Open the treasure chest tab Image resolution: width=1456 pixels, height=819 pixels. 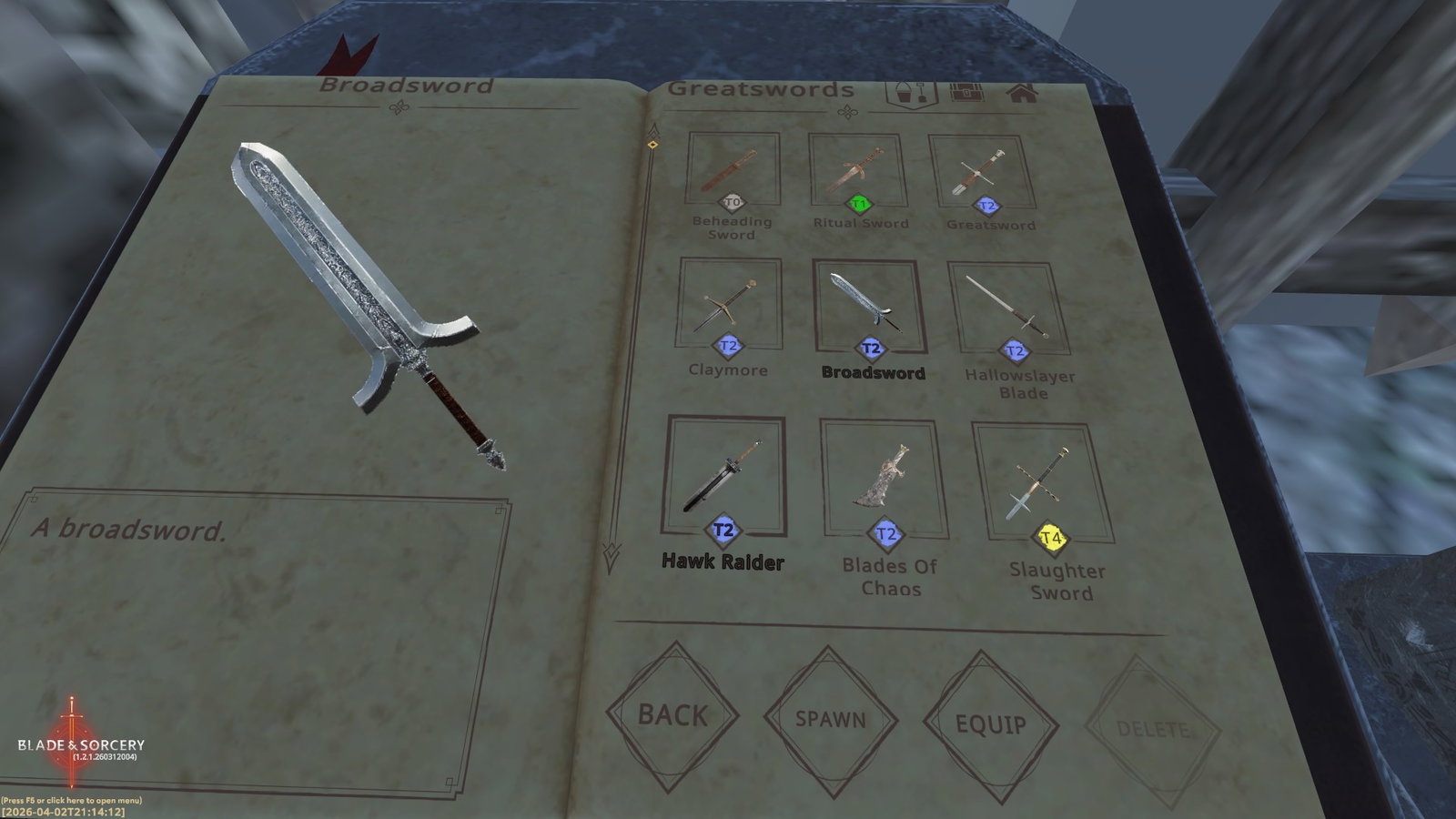coord(966,93)
